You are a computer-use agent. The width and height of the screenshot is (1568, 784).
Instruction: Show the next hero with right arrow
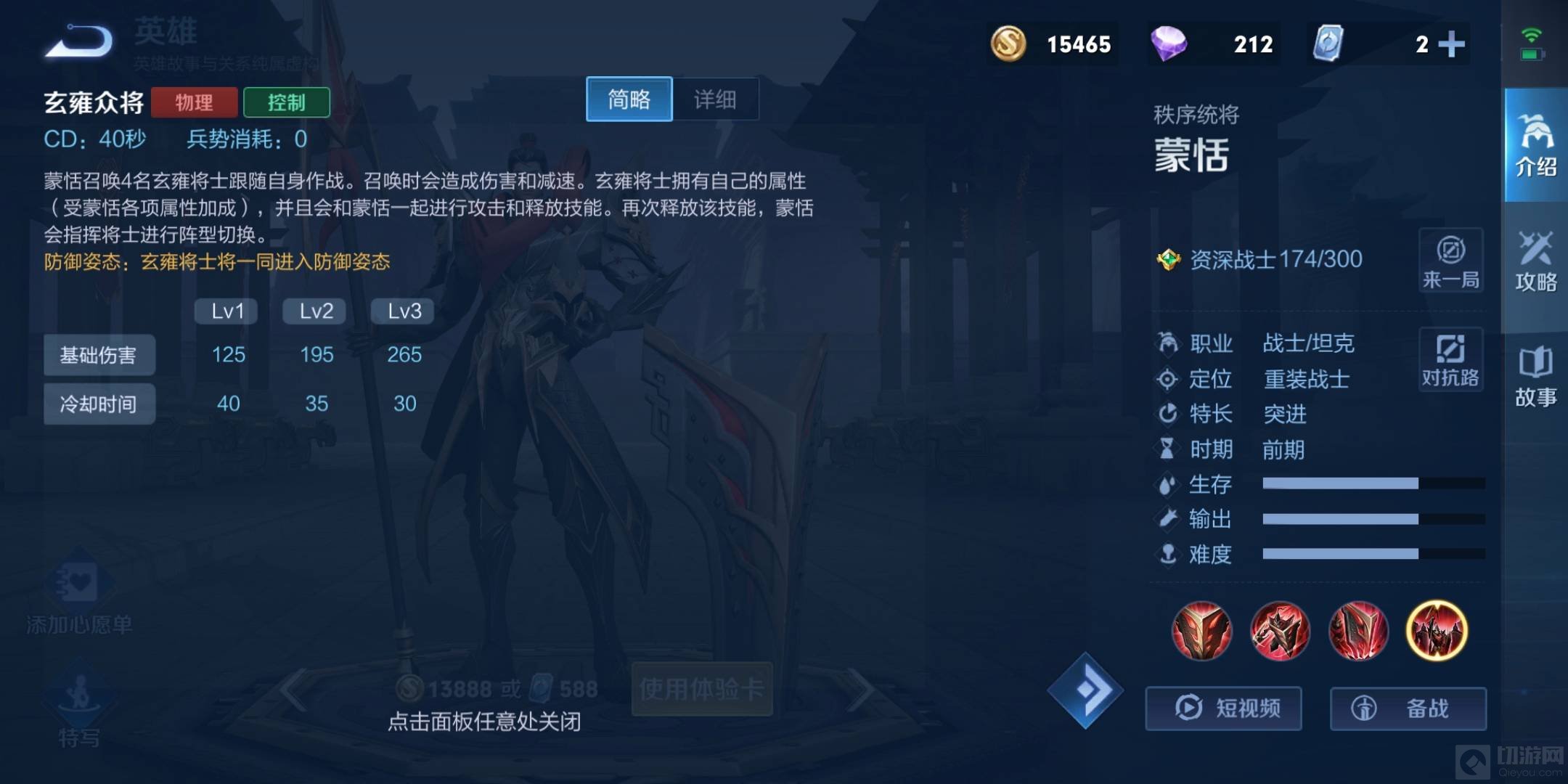click(861, 690)
